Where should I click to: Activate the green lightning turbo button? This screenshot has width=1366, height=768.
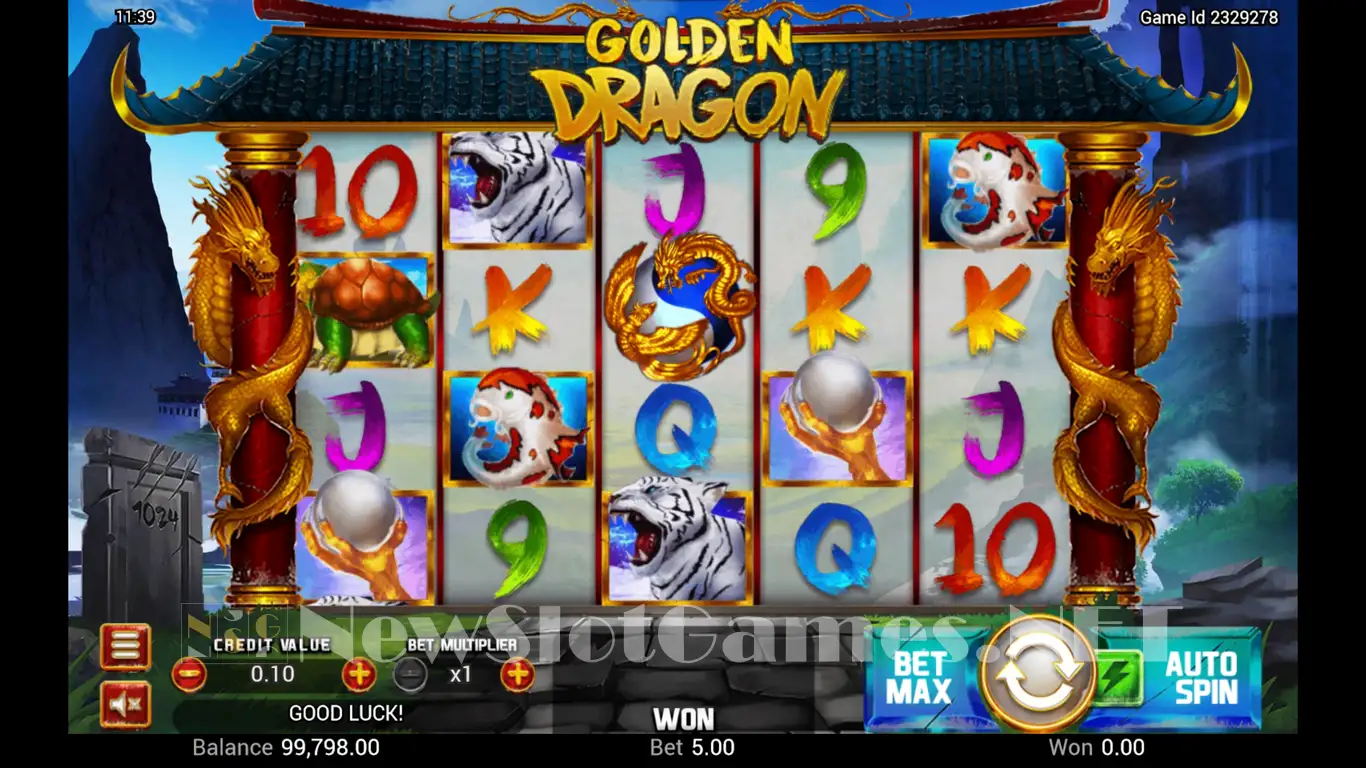pos(1117,678)
